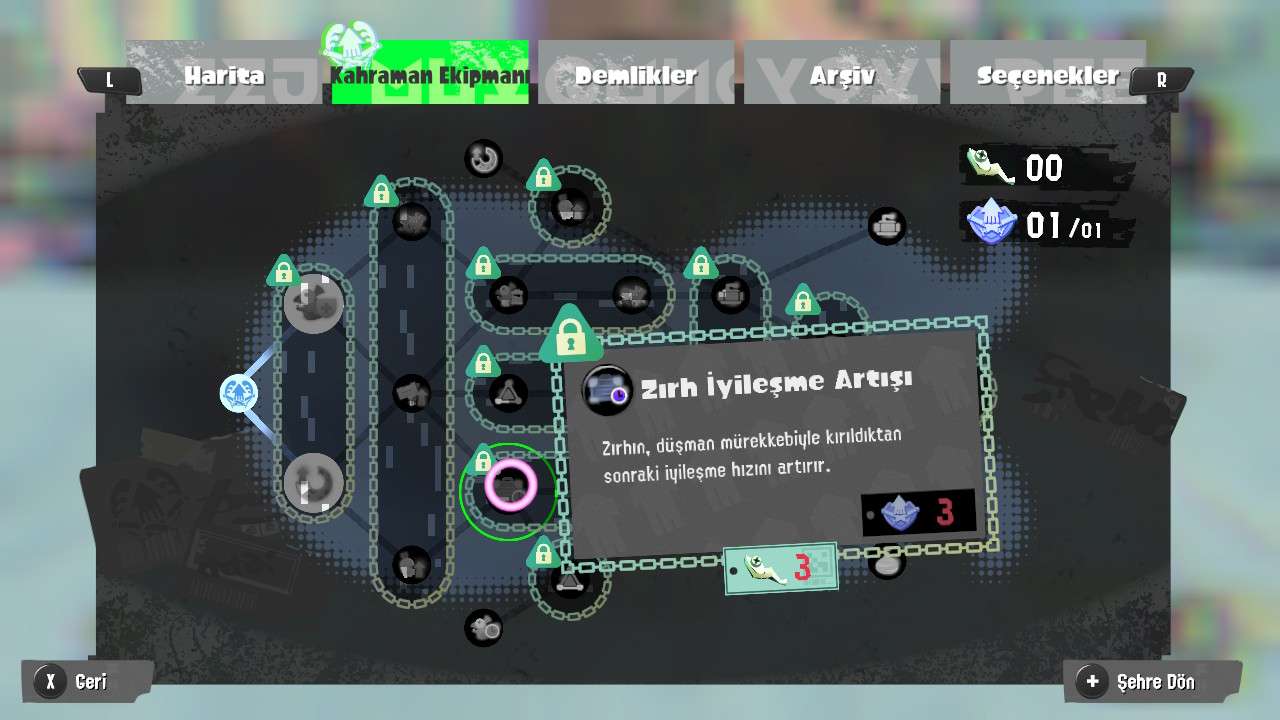The image size is (1280, 720).
Task: Click the camera upgrade node at the bottom
Action: pos(484,629)
